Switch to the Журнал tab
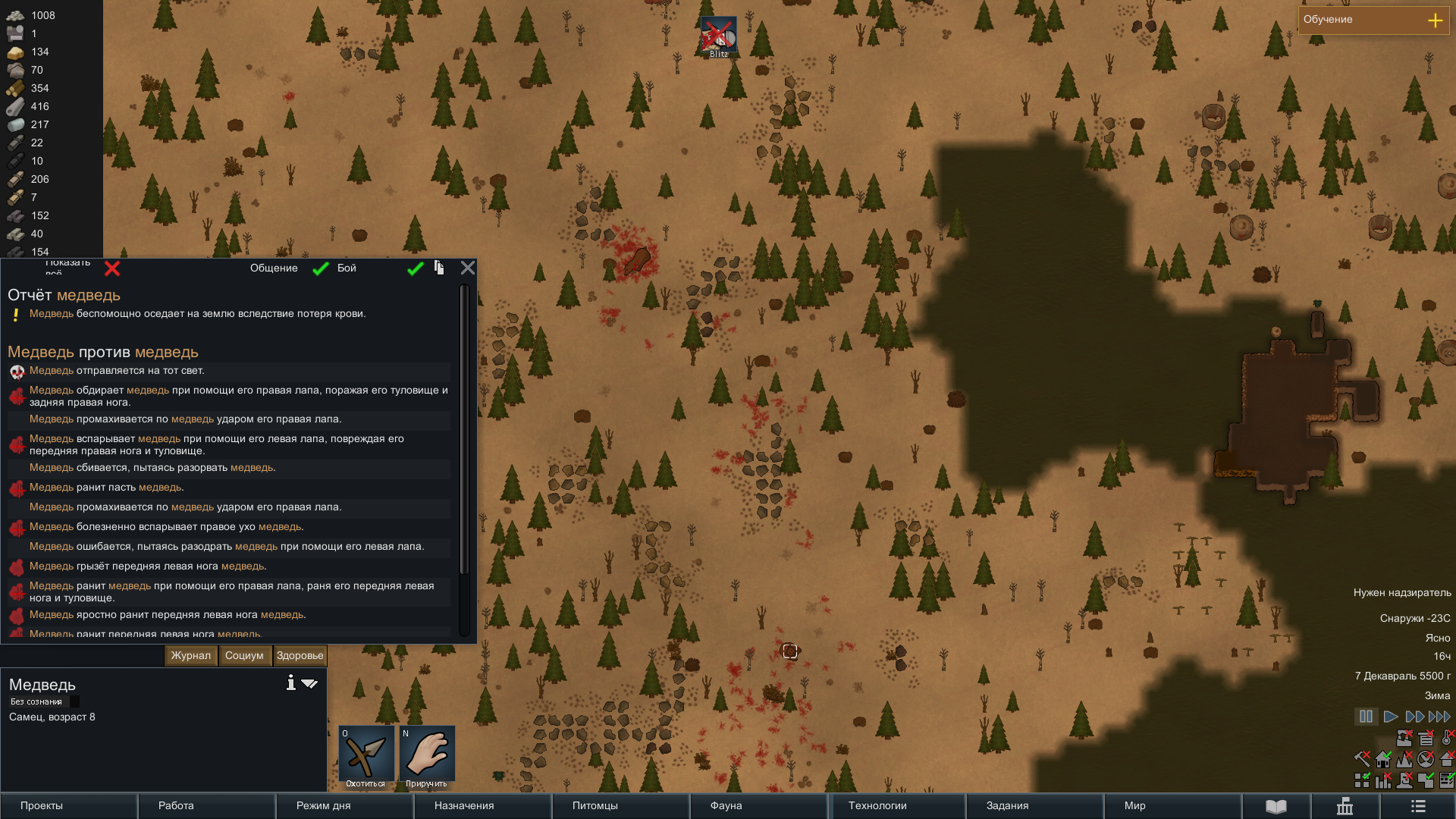 point(191,656)
